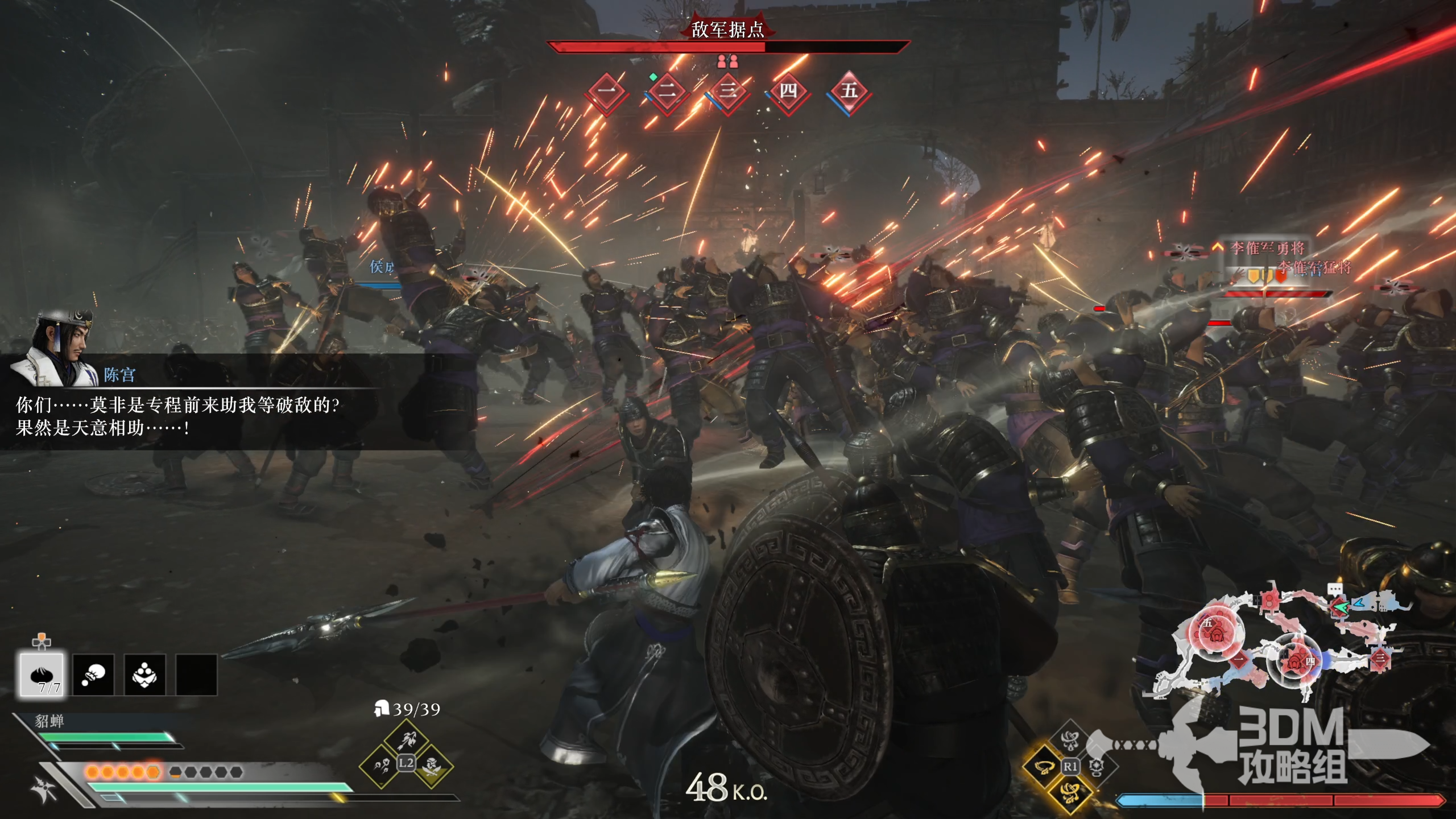Viewport: 1456px width, 819px height.
Task: Click enemy base marker 一 at top
Action: pyautogui.click(x=607, y=92)
